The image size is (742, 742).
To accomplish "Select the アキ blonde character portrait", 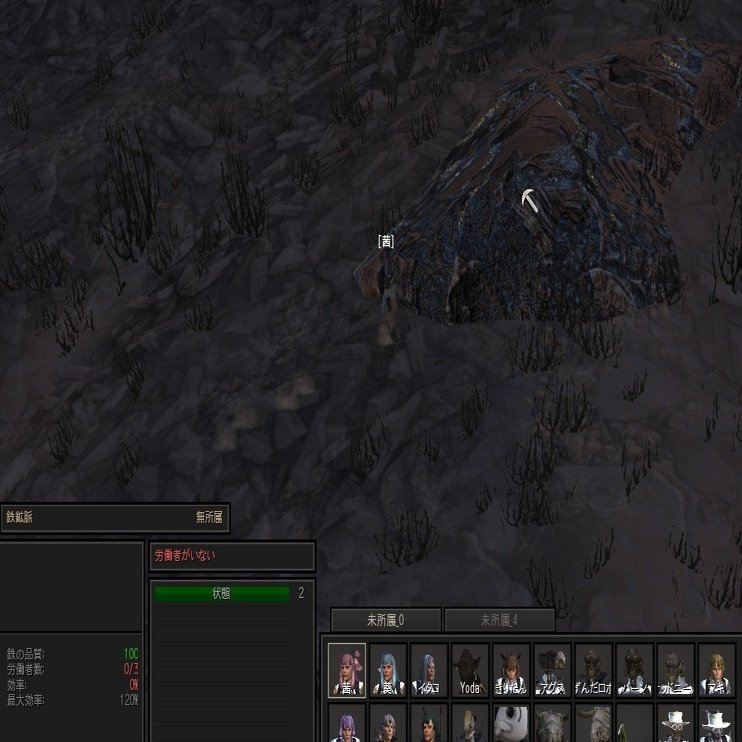I will (716, 669).
